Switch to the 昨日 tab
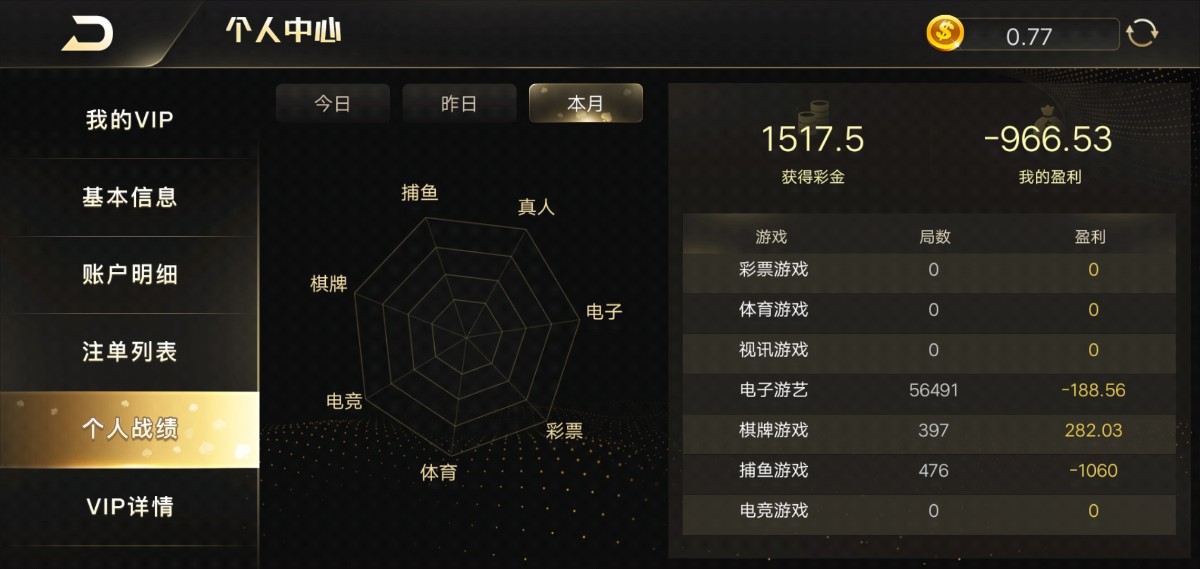The image size is (1200, 569). 459,104
